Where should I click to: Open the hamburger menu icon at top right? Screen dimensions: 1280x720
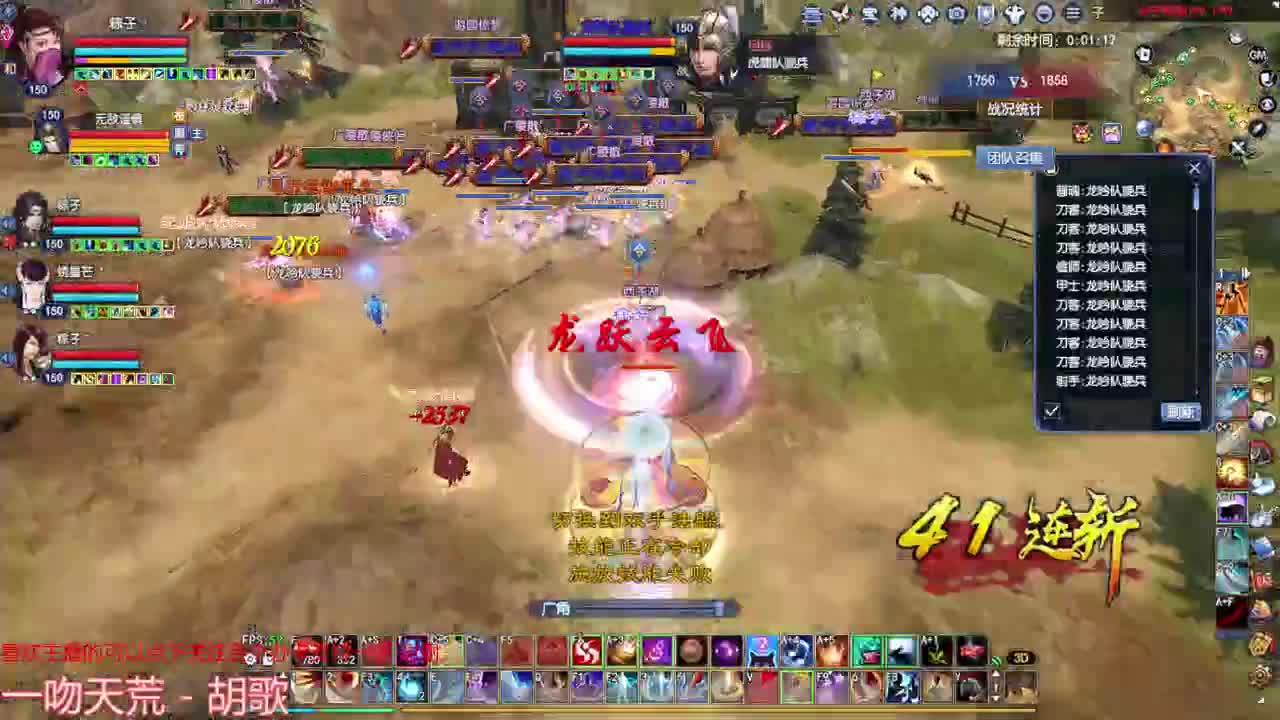point(1072,13)
